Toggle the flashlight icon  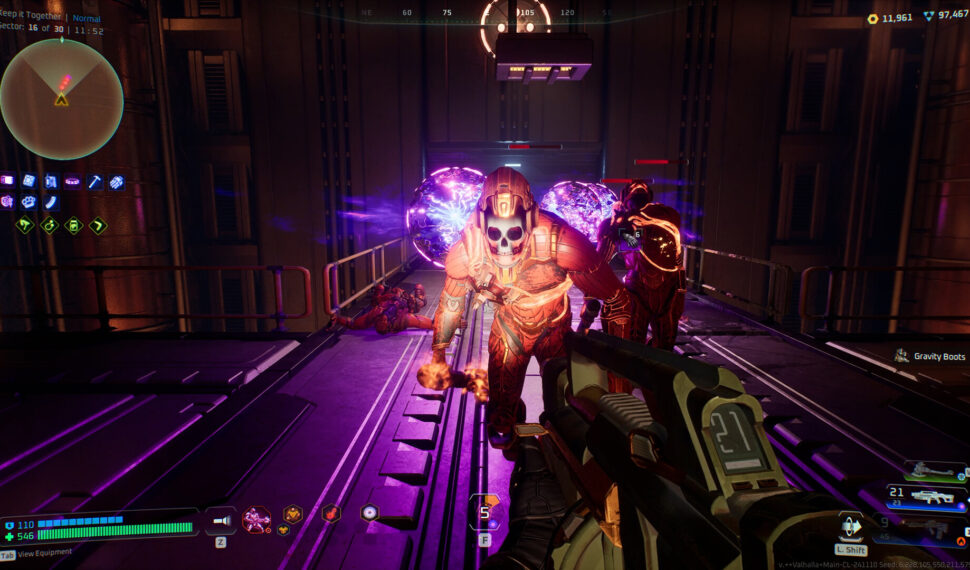pos(220,520)
